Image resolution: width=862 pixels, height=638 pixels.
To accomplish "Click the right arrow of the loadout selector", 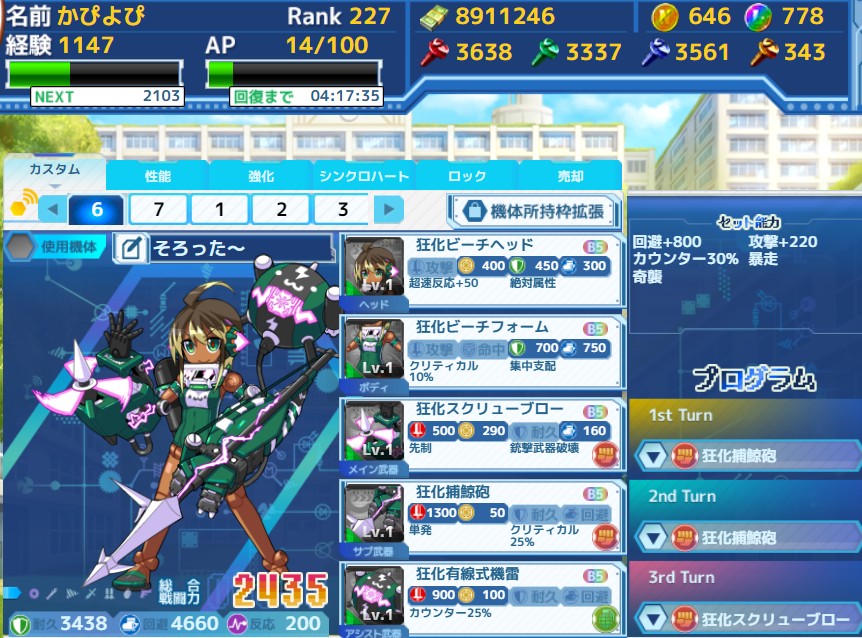I will click(x=388, y=210).
